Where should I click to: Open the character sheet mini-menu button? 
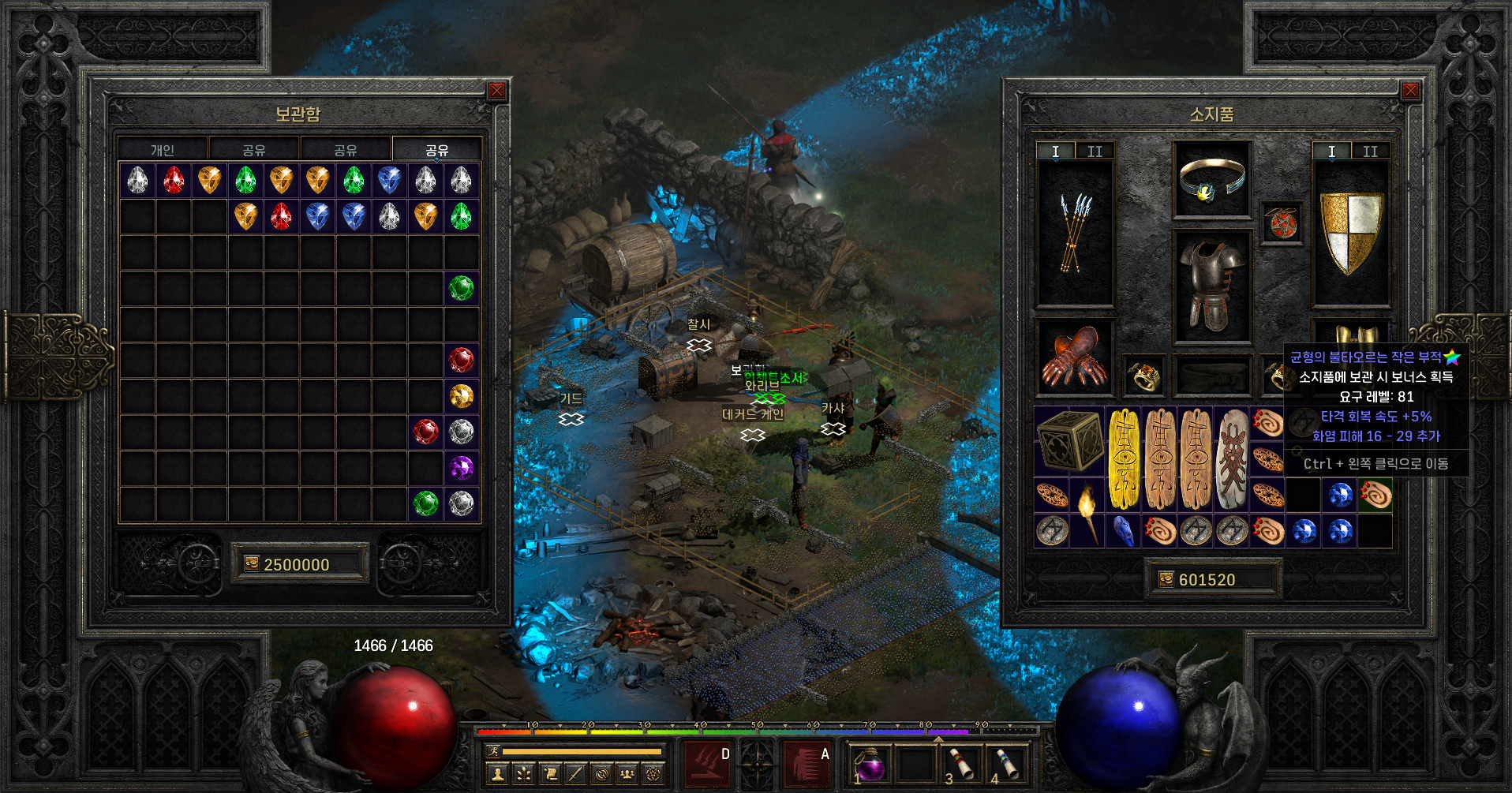pos(498,774)
